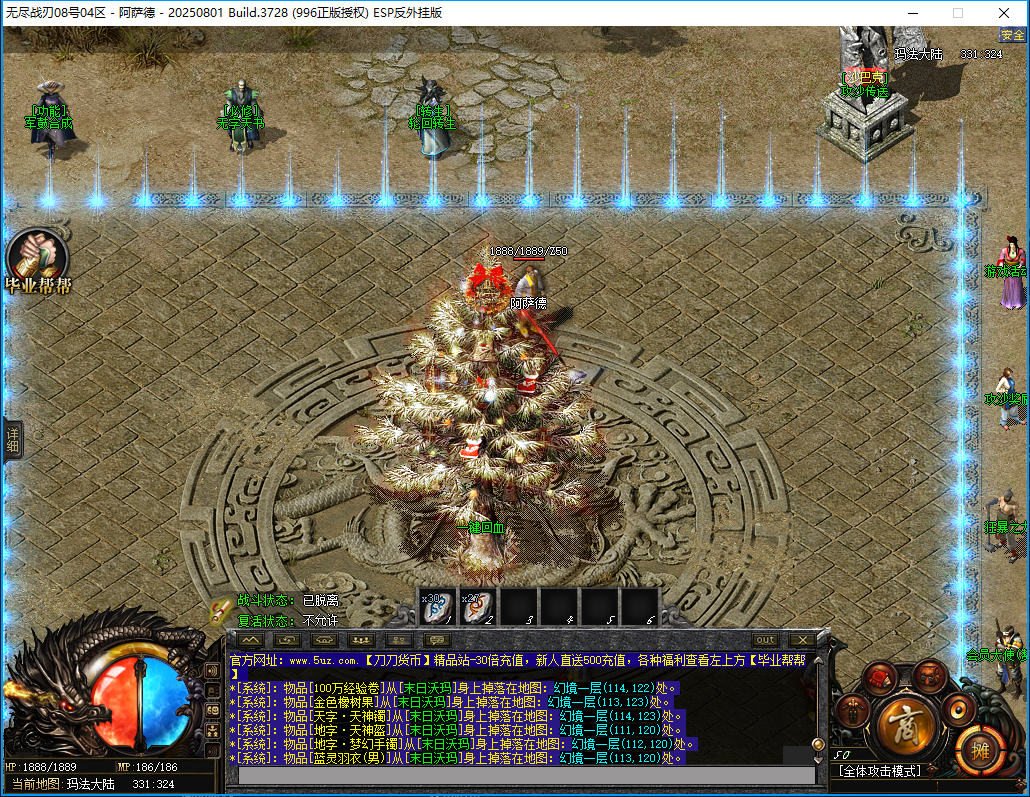This screenshot has width=1030, height=797.
Task: Click the quest scroll icon beside 战斗状态
Action: pos(221,609)
